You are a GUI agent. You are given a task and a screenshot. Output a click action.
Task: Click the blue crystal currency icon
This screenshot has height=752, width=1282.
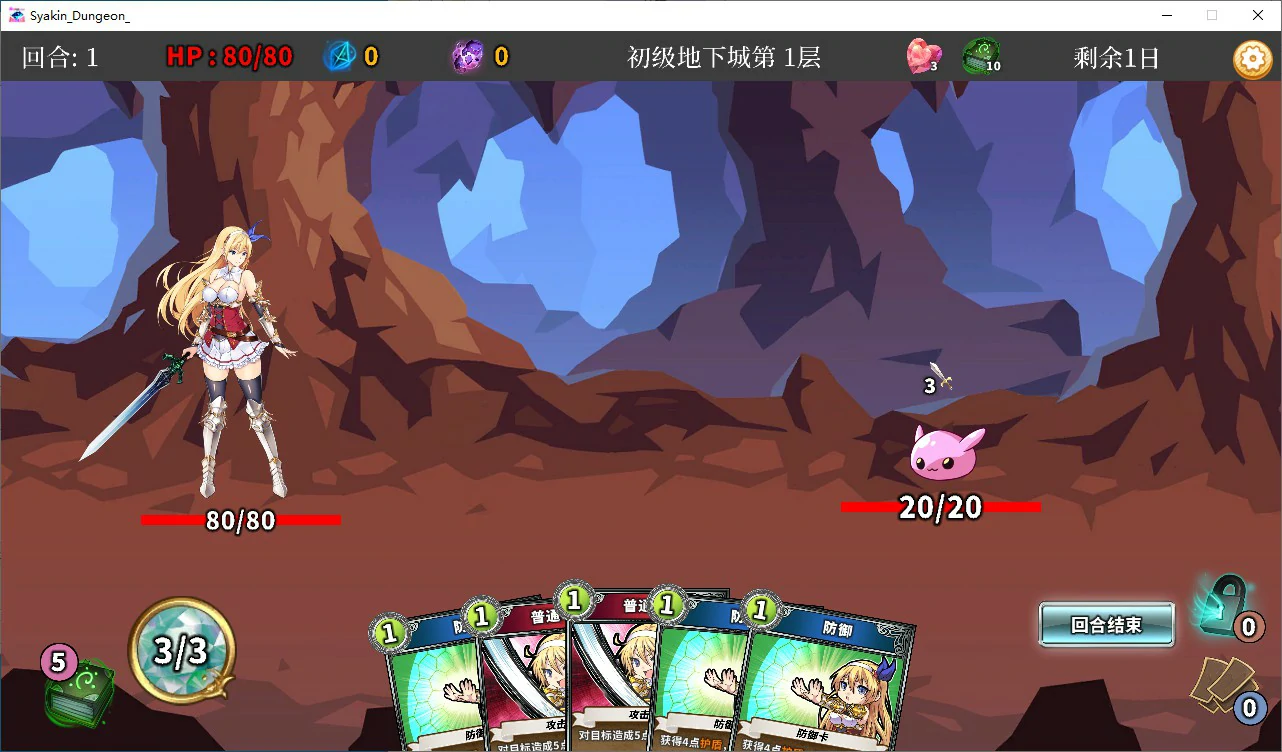(x=340, y=57)
